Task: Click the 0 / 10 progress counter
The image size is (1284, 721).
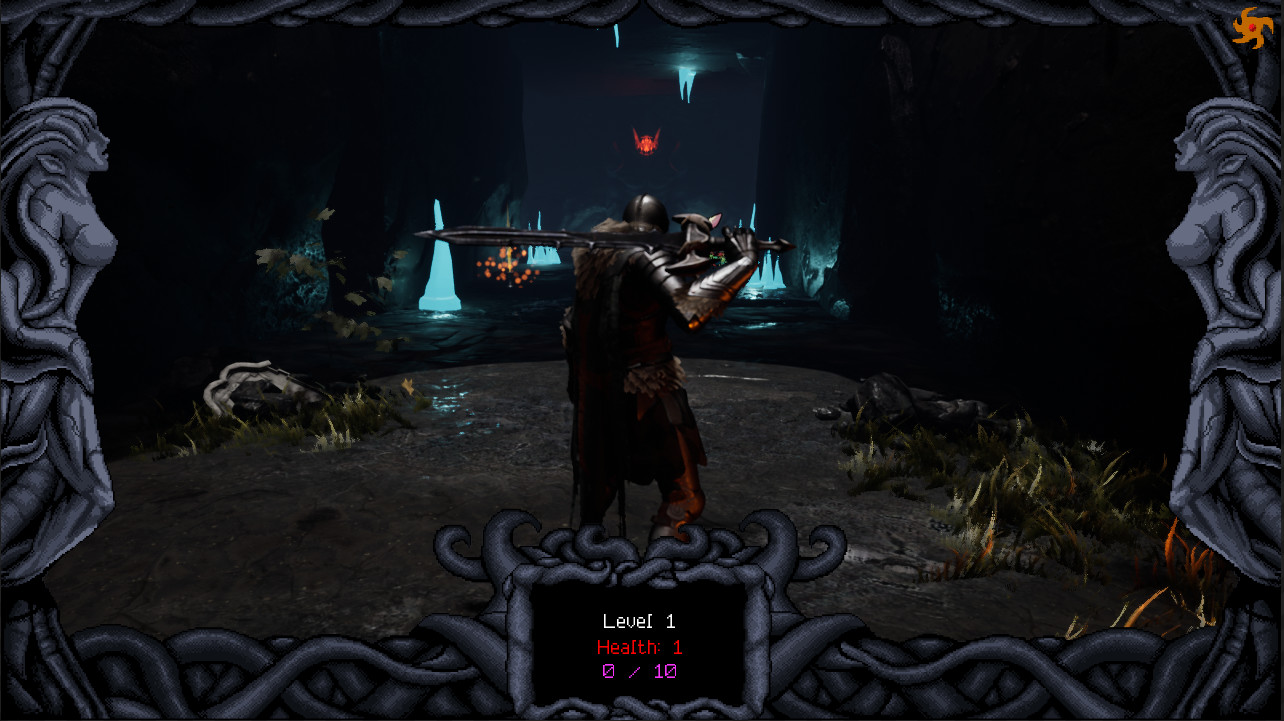Action: click(x=637, y=671)
